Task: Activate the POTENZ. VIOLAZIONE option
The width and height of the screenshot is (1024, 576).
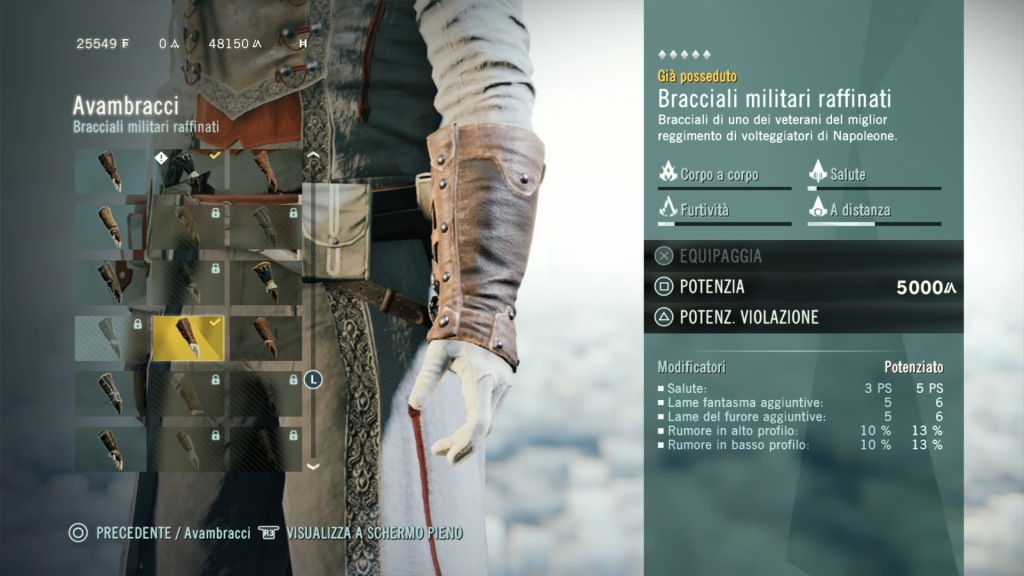Action: 748,318
